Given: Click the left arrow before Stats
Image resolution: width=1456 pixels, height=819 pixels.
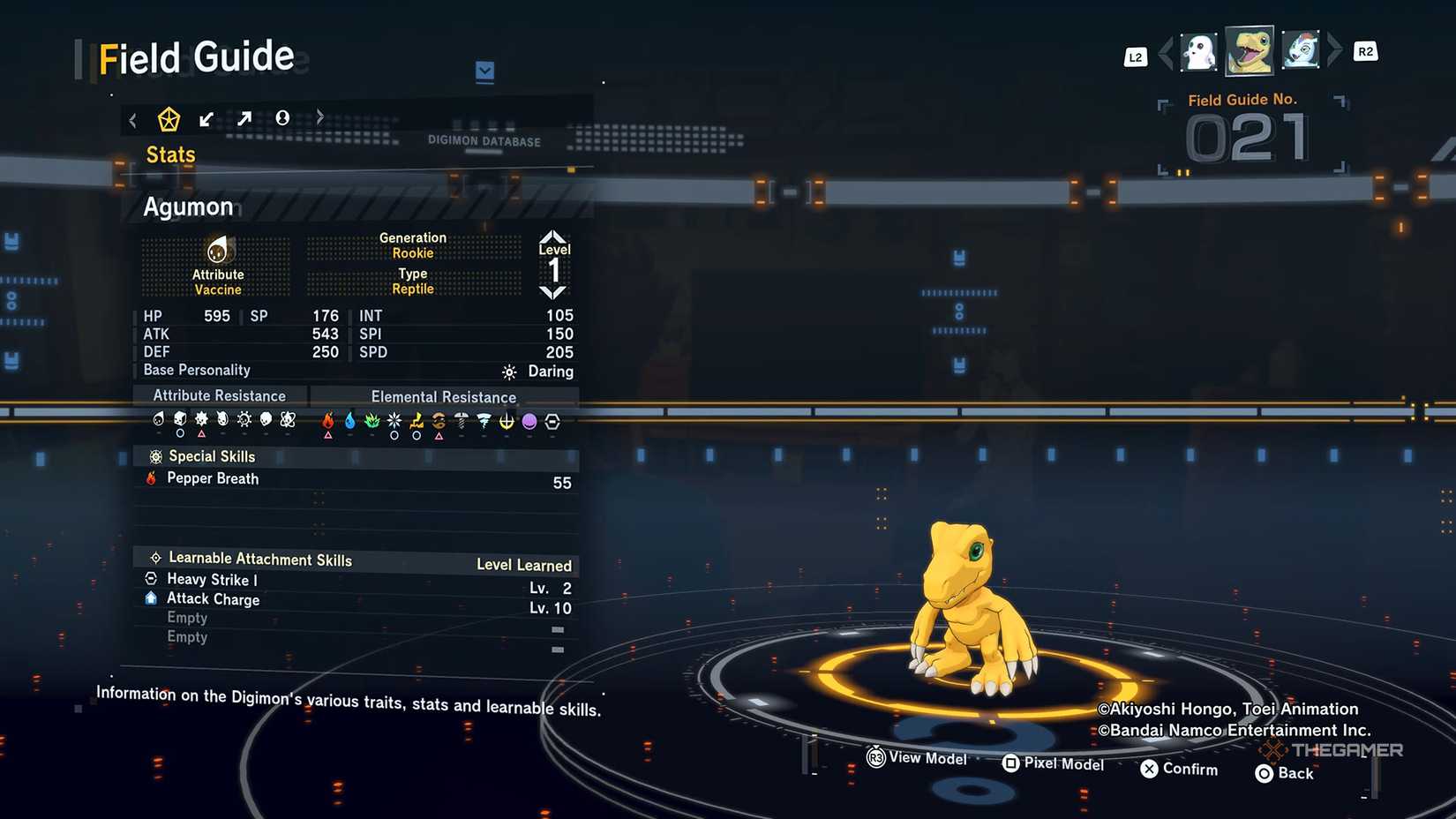Looking at the screenshot, I should pyautogui.click(x=132, y=117).
